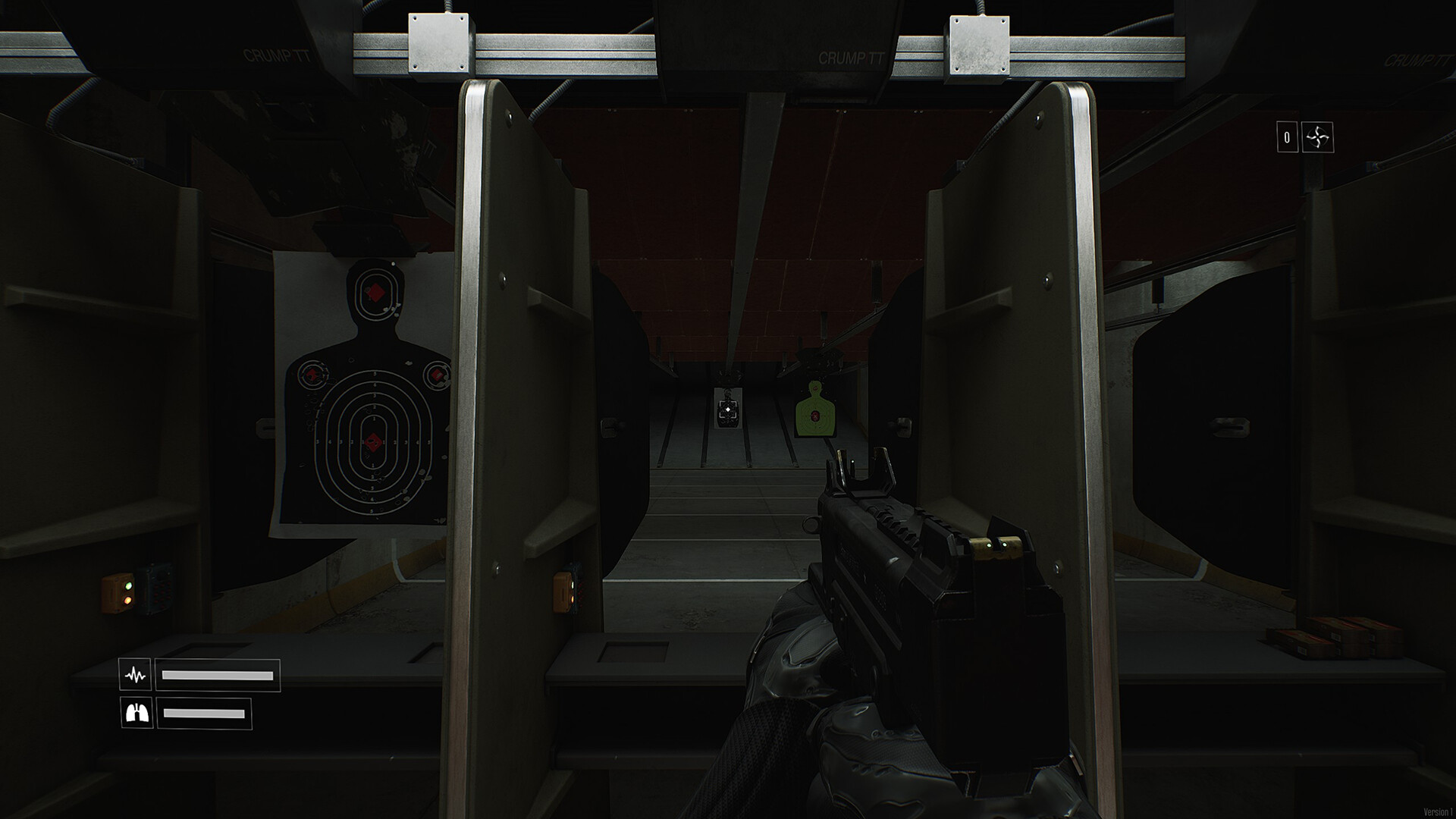Click the ammo counter showing 0
The width and height of the screenshot is (1456, 819).
pyautogui.click(x=1286, y=136)
